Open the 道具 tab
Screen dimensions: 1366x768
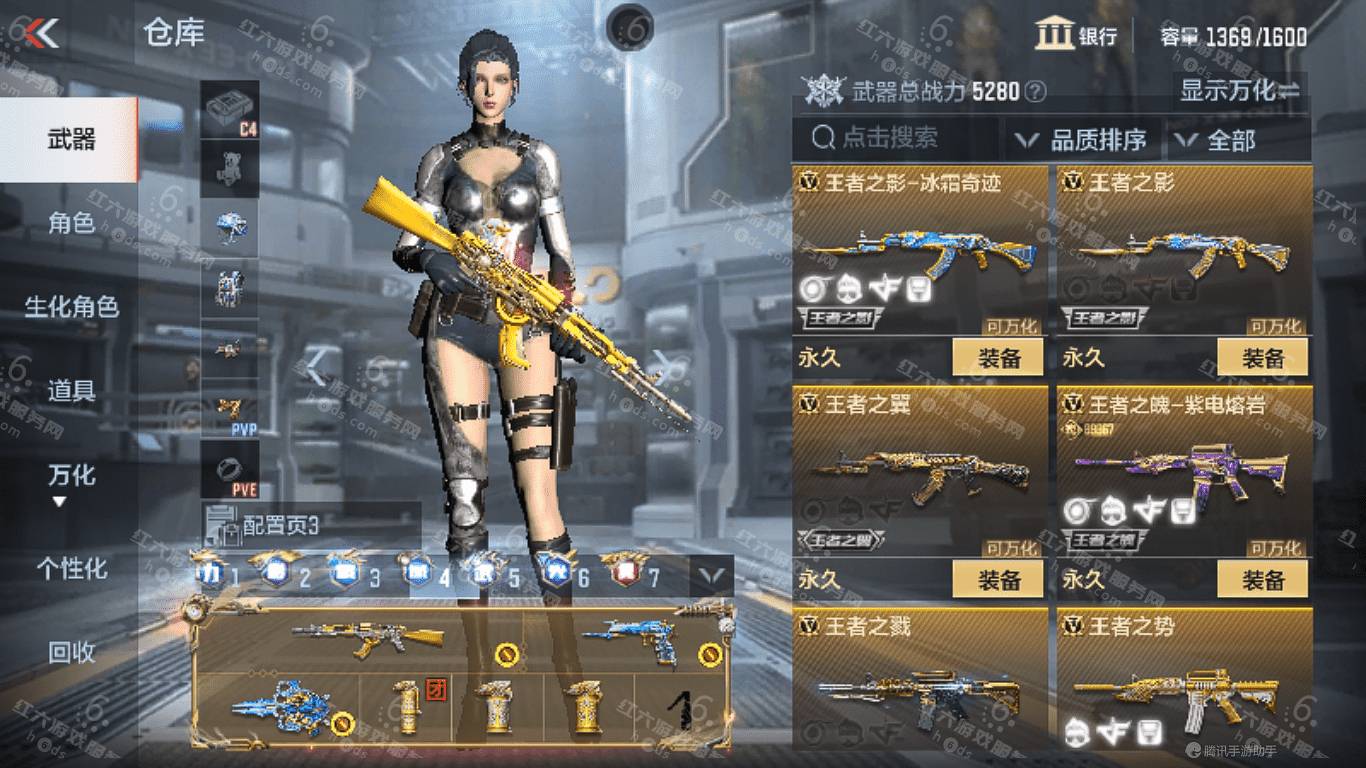tap(70, 390)
